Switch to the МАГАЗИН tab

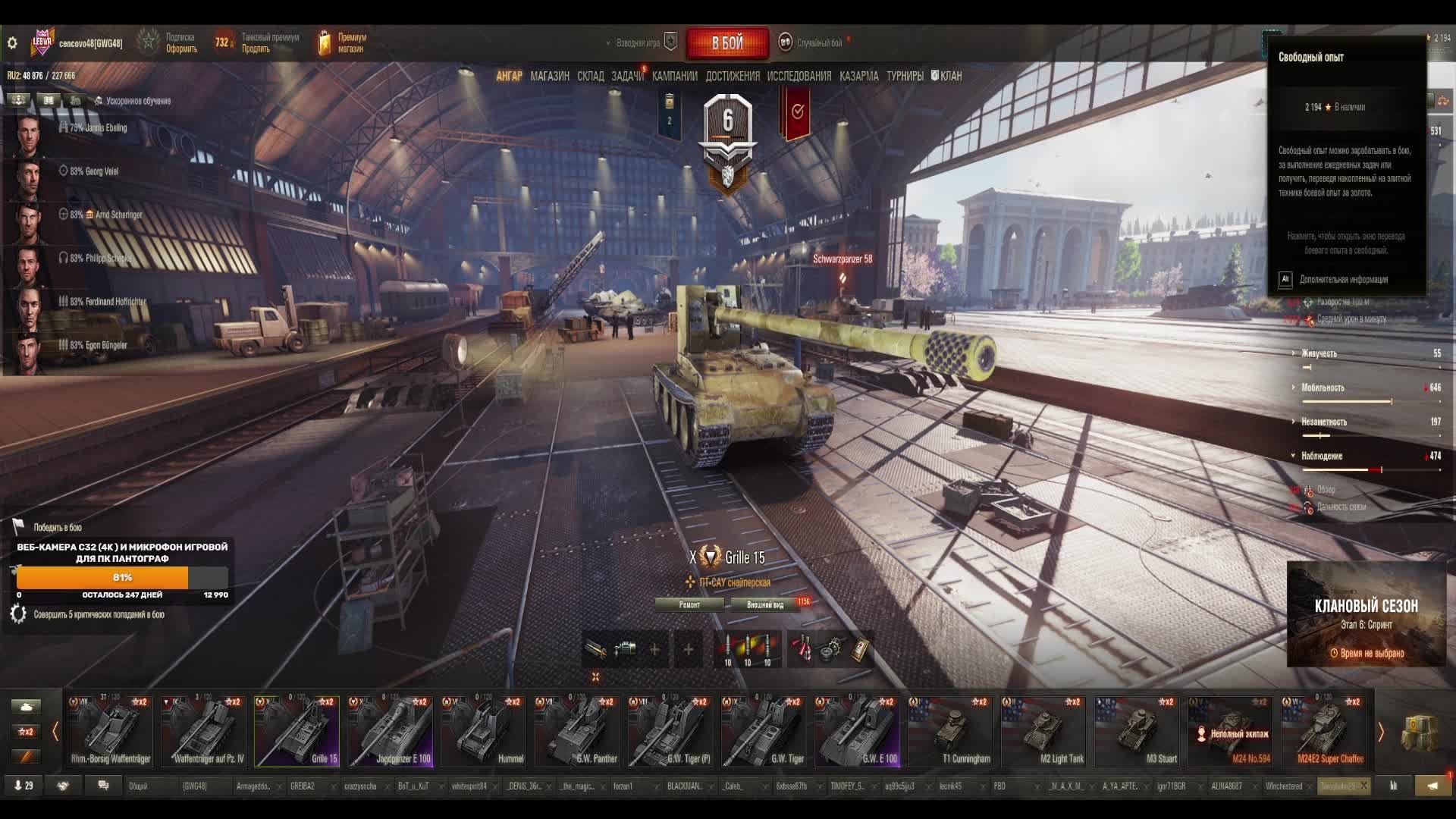point(550,76)
